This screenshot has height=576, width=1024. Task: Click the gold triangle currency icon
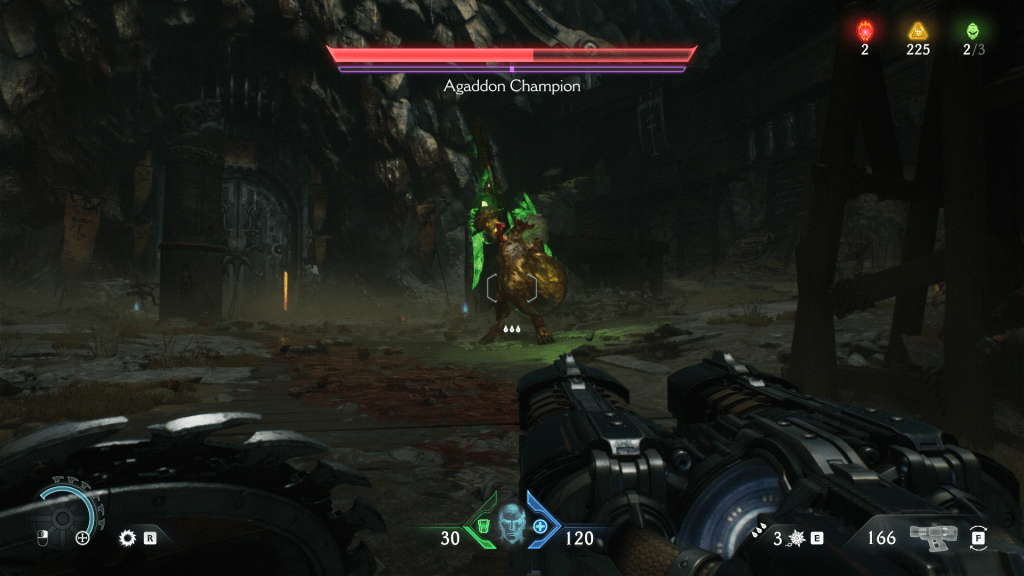917,30
